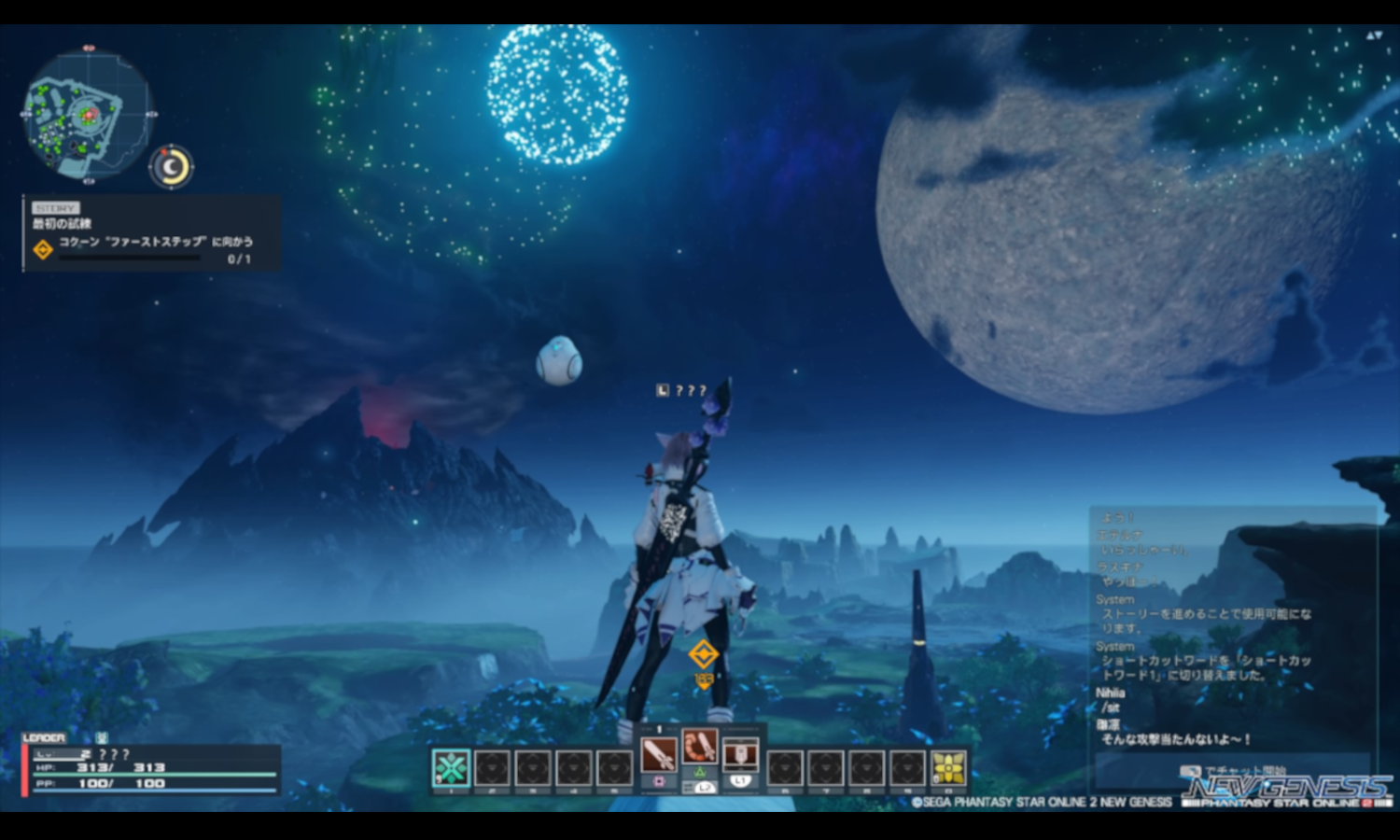
Task: Use the yellow flower item in the hotbar
Action: tap(948, 768)
